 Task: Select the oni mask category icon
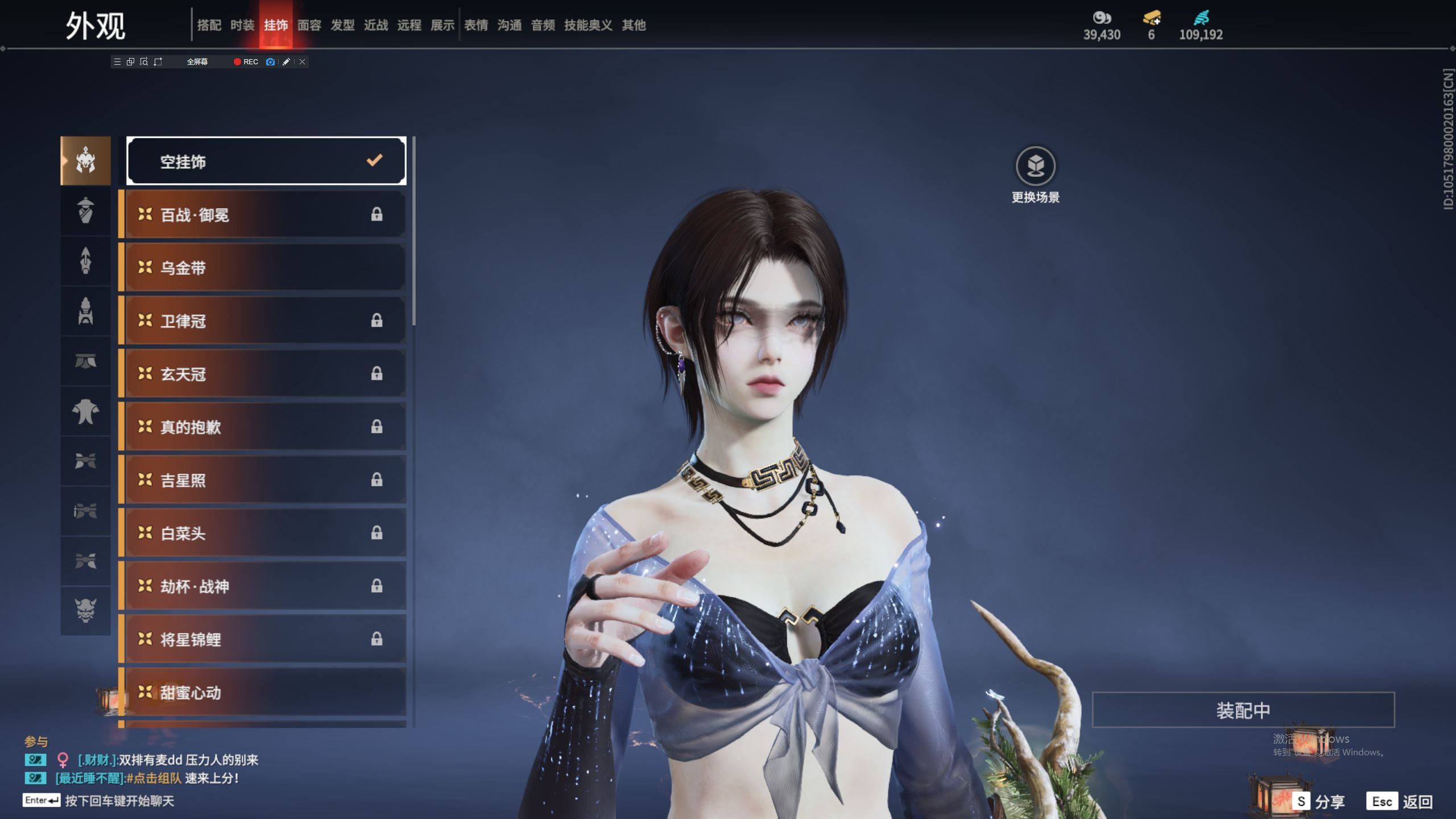[85, 610]
